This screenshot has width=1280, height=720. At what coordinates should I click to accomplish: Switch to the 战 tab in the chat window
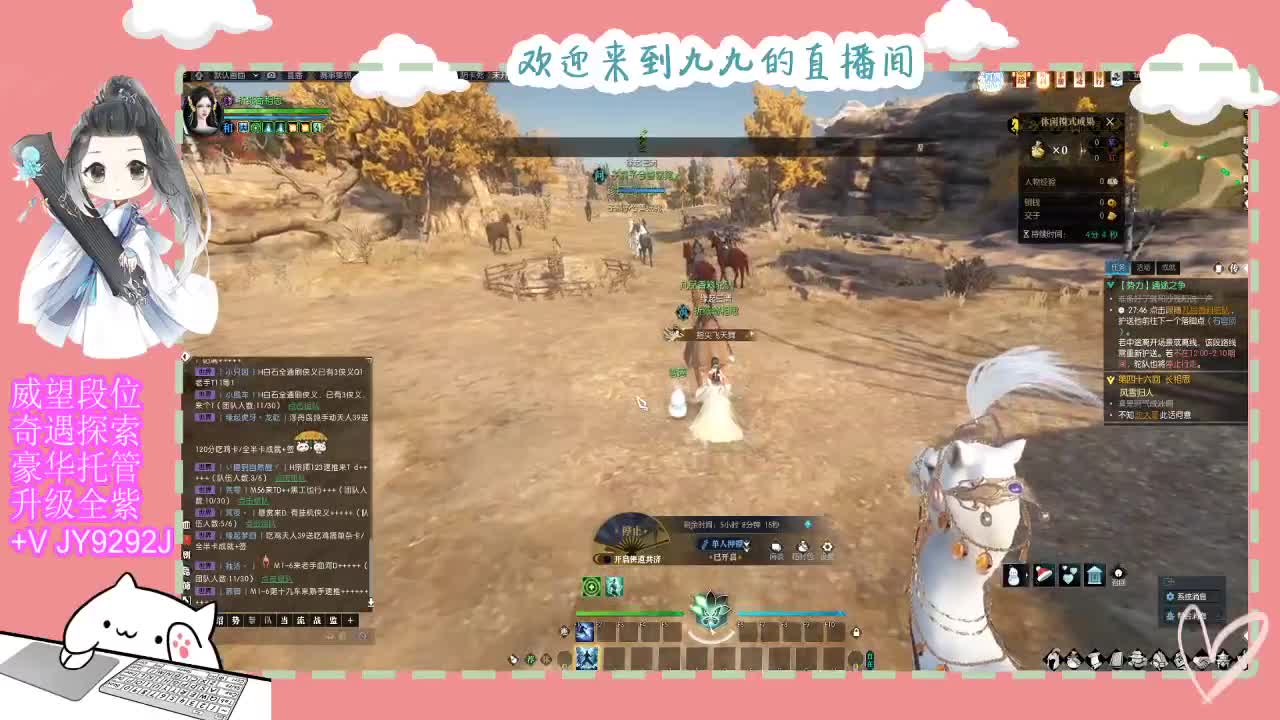coord(317,620)
